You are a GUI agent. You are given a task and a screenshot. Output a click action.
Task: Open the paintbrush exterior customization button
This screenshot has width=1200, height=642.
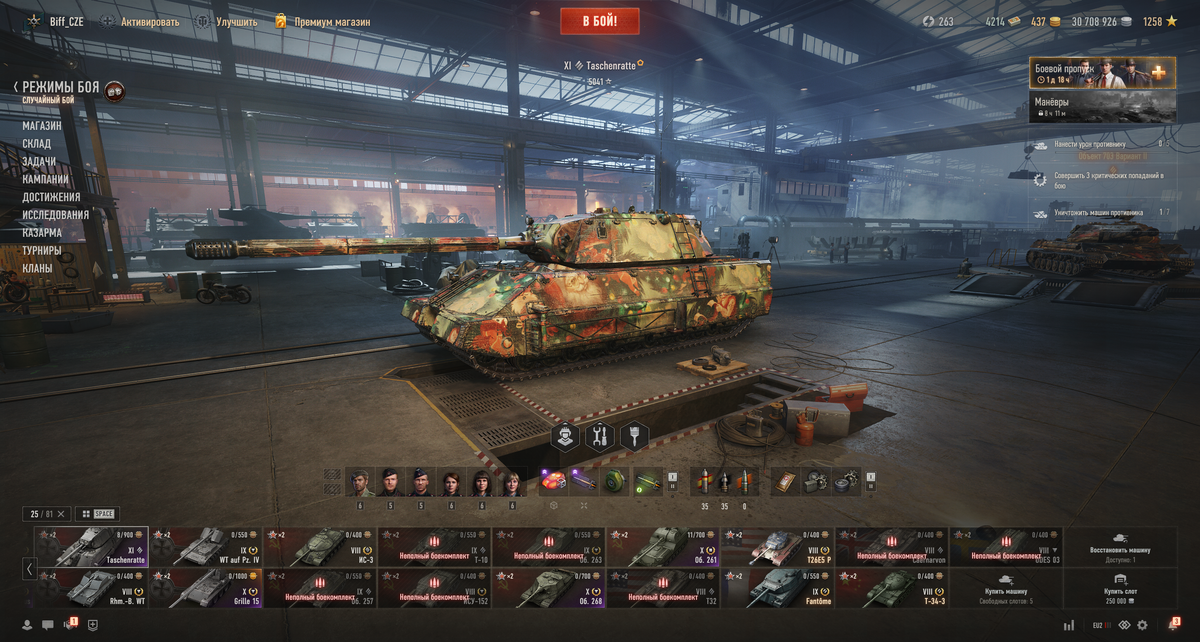[x=634, y=436]
